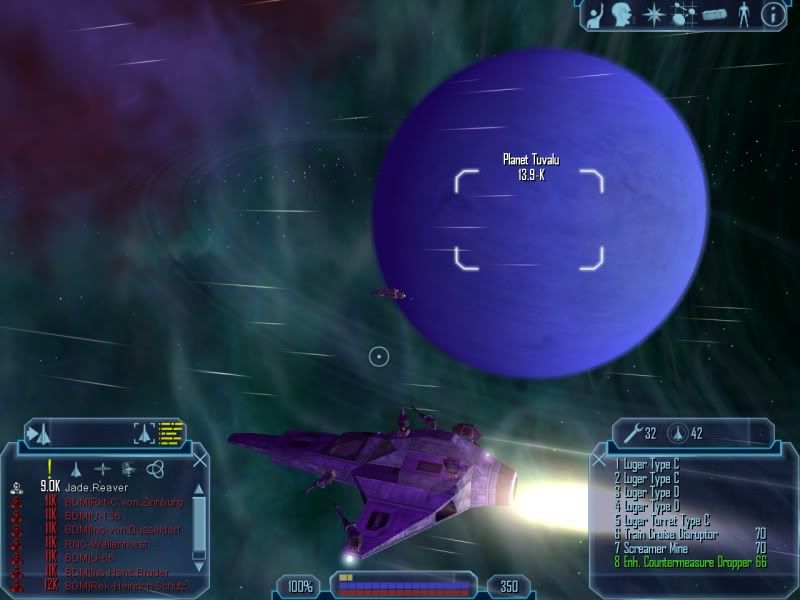800x600 pixels.
Task: Select the Screamer Mine weapon entry
Action: point(655,549)
